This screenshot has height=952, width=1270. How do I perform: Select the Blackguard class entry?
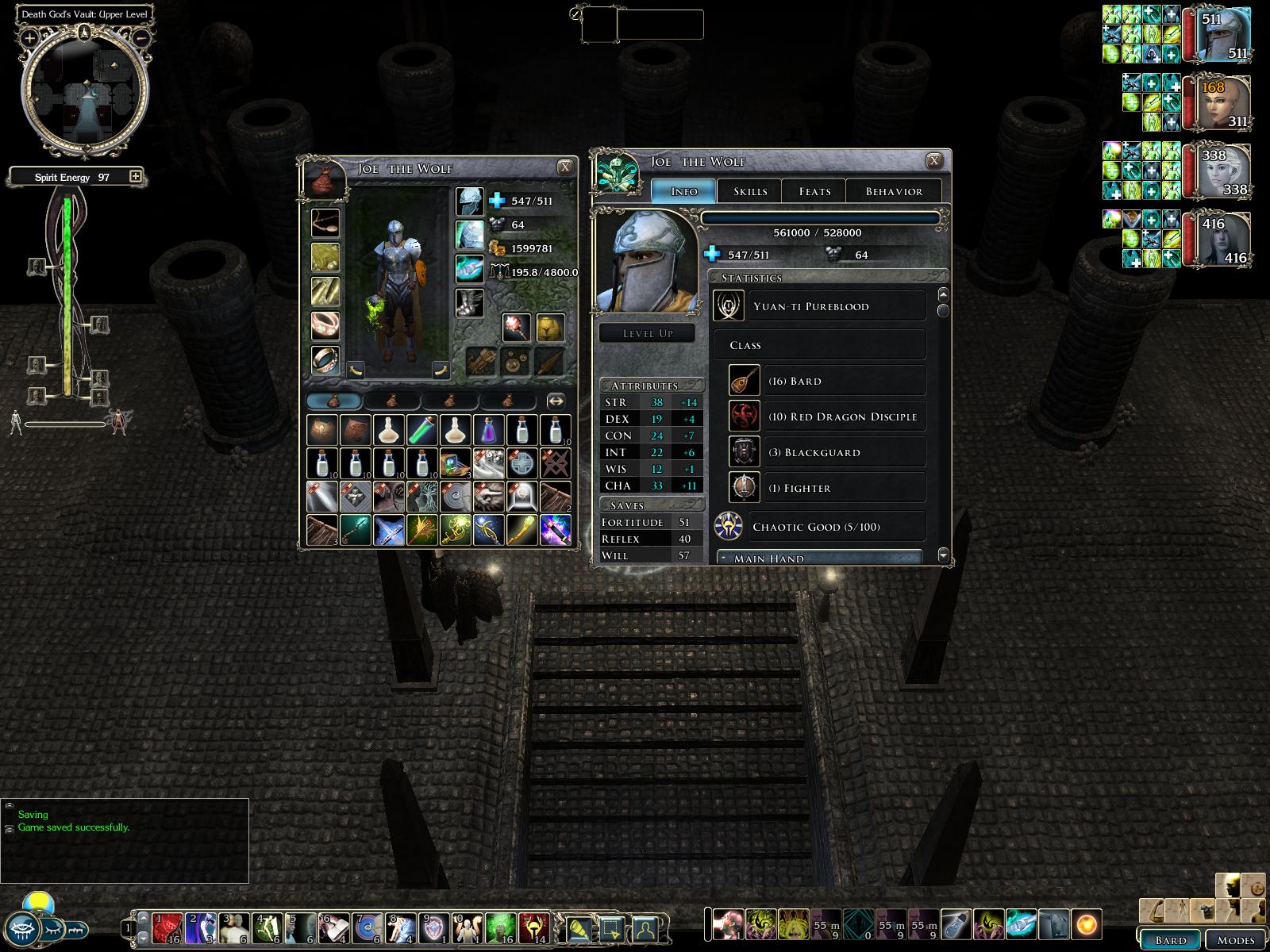pyautogui.click(x=826, y=452)
